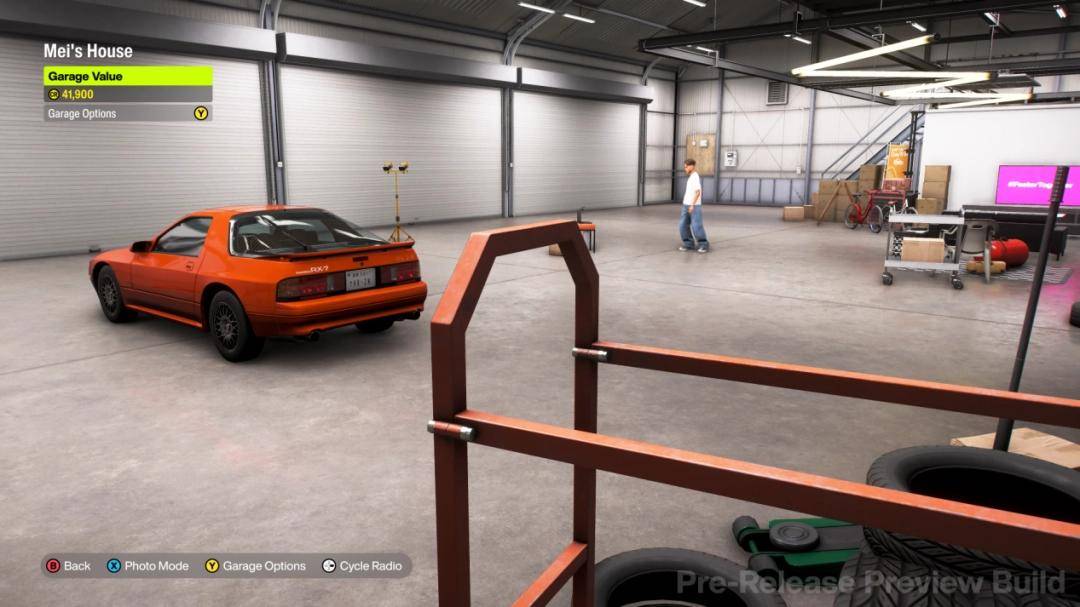The image size is (1080, 607).
Task: Select the highlighted Garage Value row
Action: (127, 76)
